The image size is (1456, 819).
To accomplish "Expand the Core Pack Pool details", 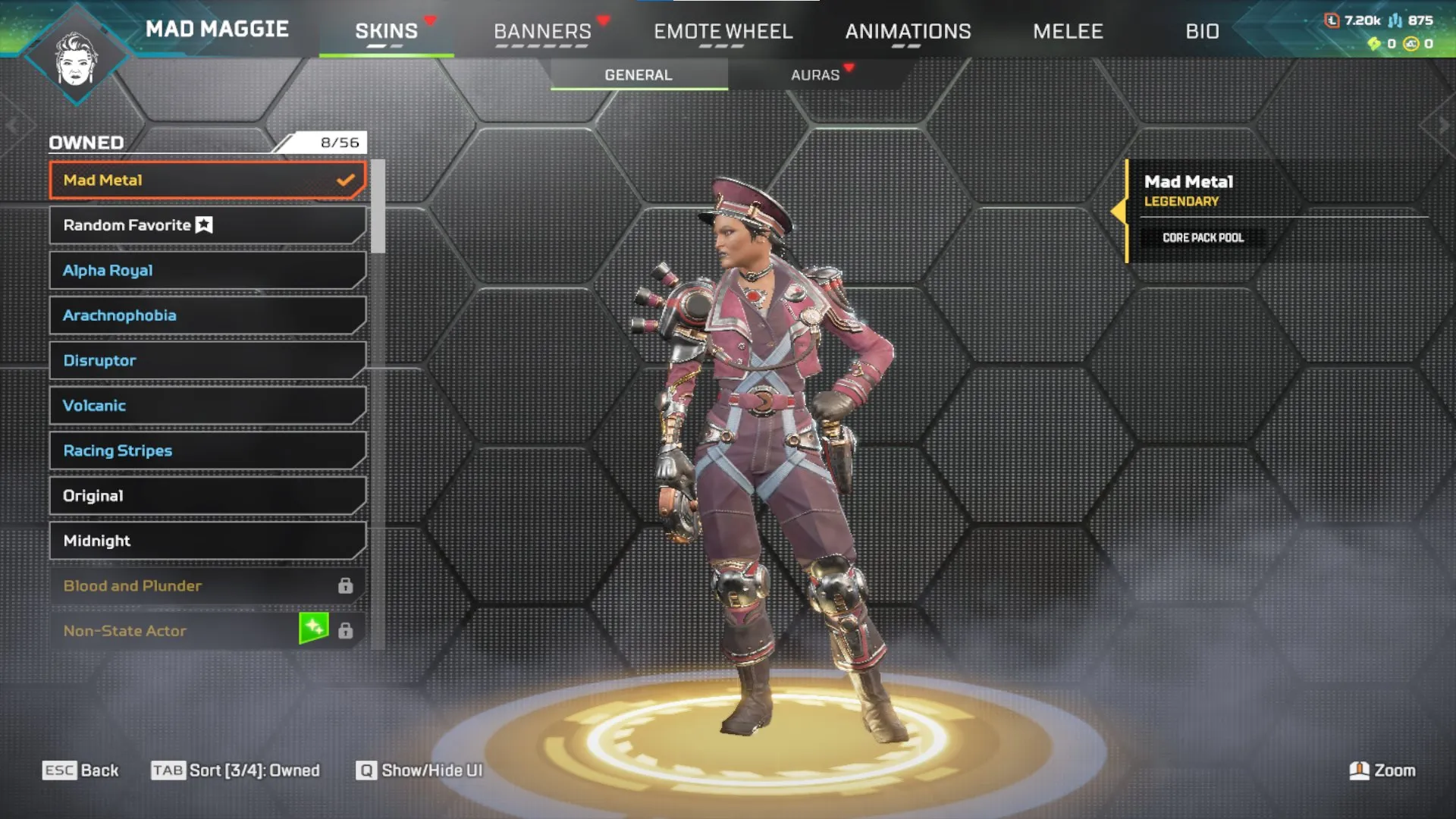I will tap(1202, 237).
